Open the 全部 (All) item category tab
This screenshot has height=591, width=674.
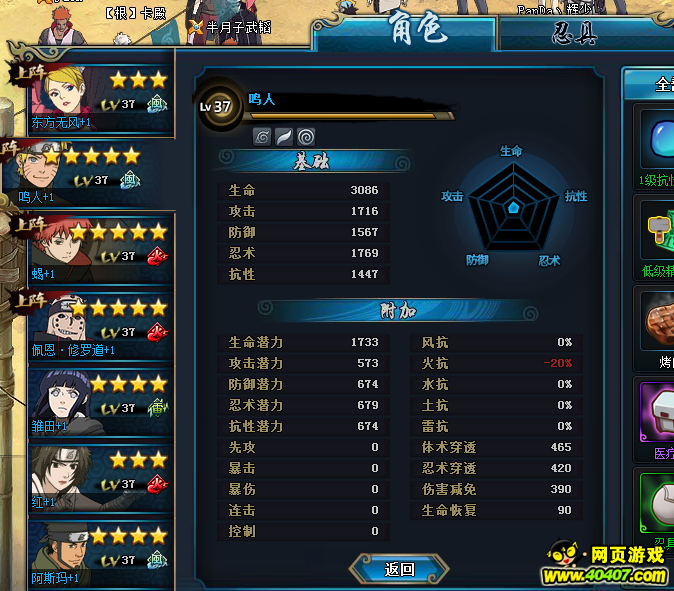coord(658,85)
